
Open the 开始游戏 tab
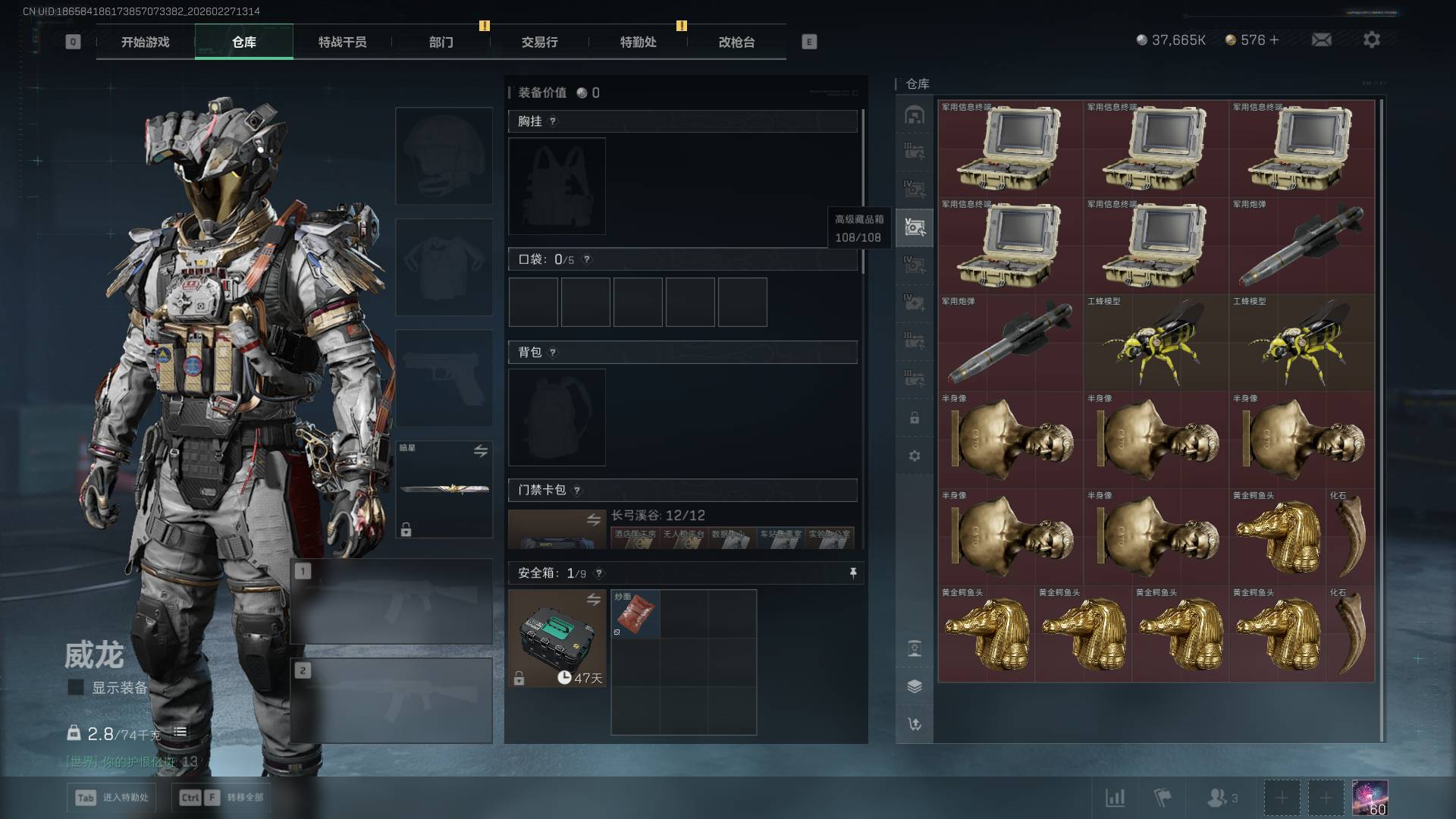(145, 42)
